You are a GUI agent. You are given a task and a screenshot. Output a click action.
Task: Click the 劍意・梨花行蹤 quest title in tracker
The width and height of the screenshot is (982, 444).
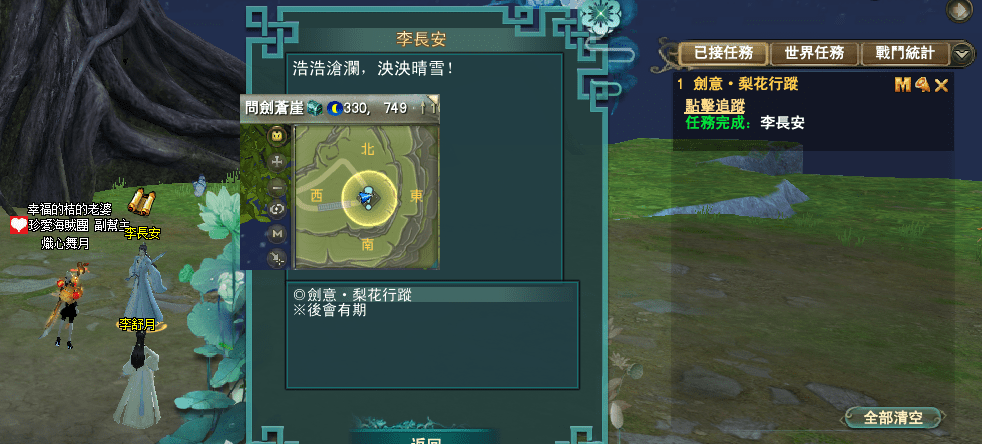coord(745,85)
